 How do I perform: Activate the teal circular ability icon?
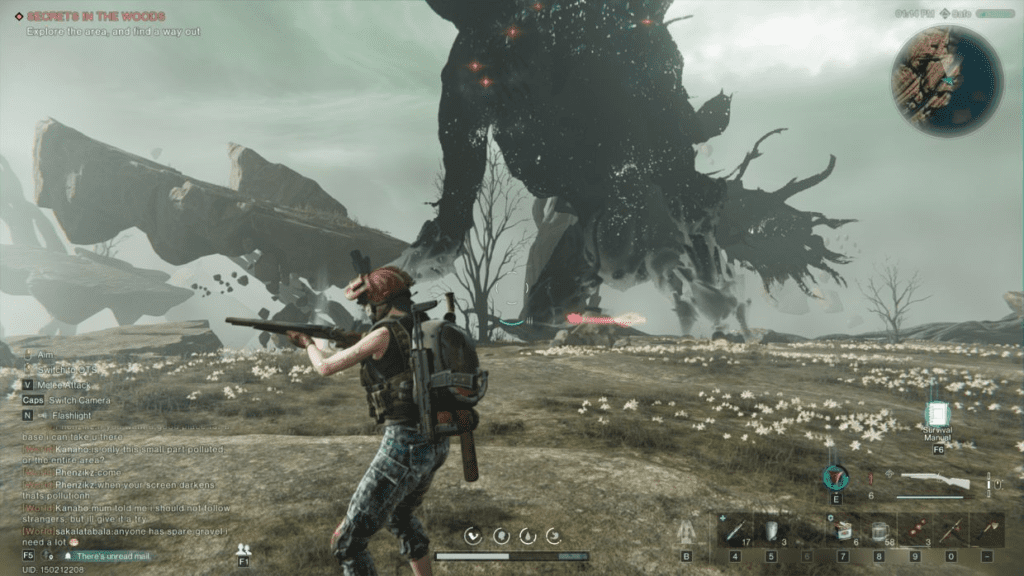tap(835, 478)
